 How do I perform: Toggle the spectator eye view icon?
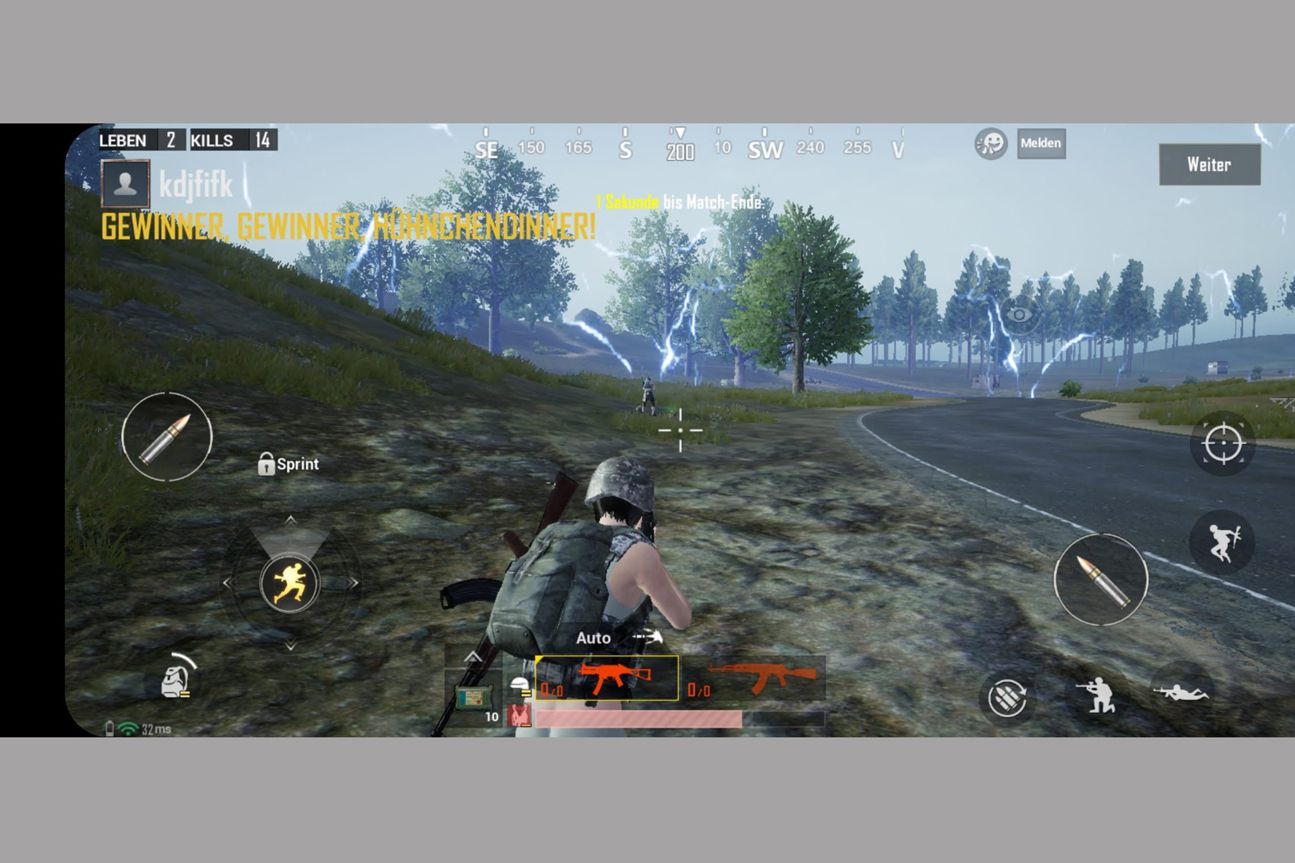(1019, 313)
